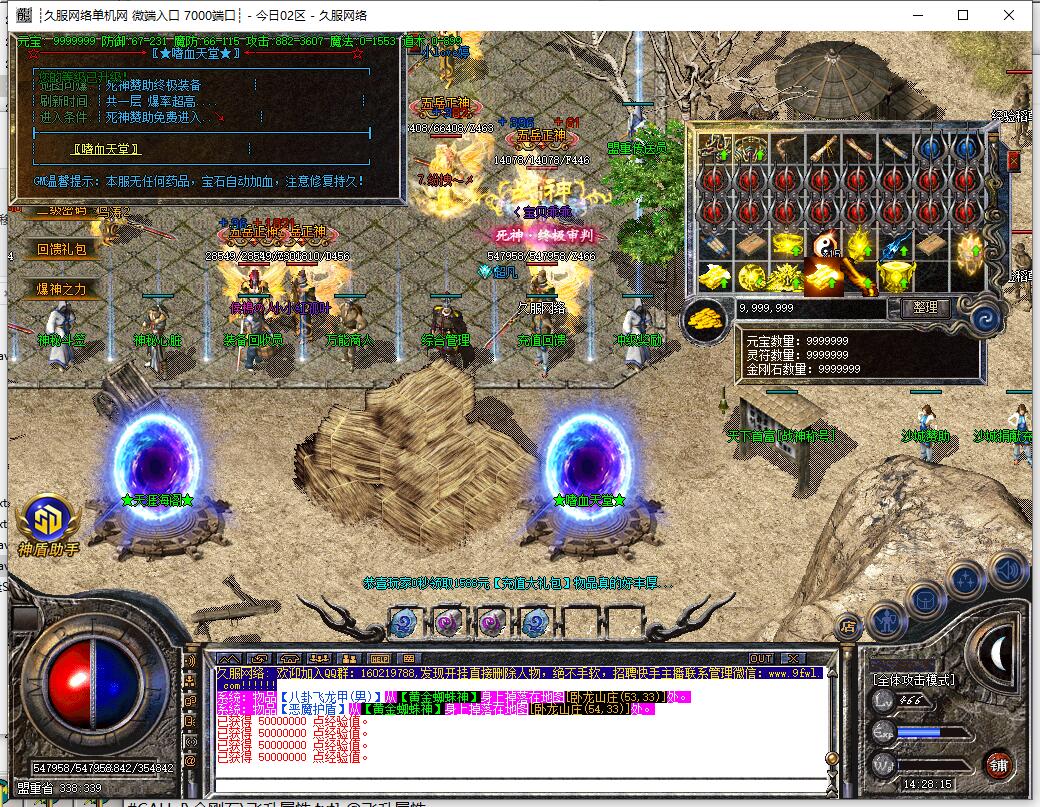Toggle the 全体攻击模式 attack mode label
Screen dimensions: 1040x807
click(x=913, y=680)
